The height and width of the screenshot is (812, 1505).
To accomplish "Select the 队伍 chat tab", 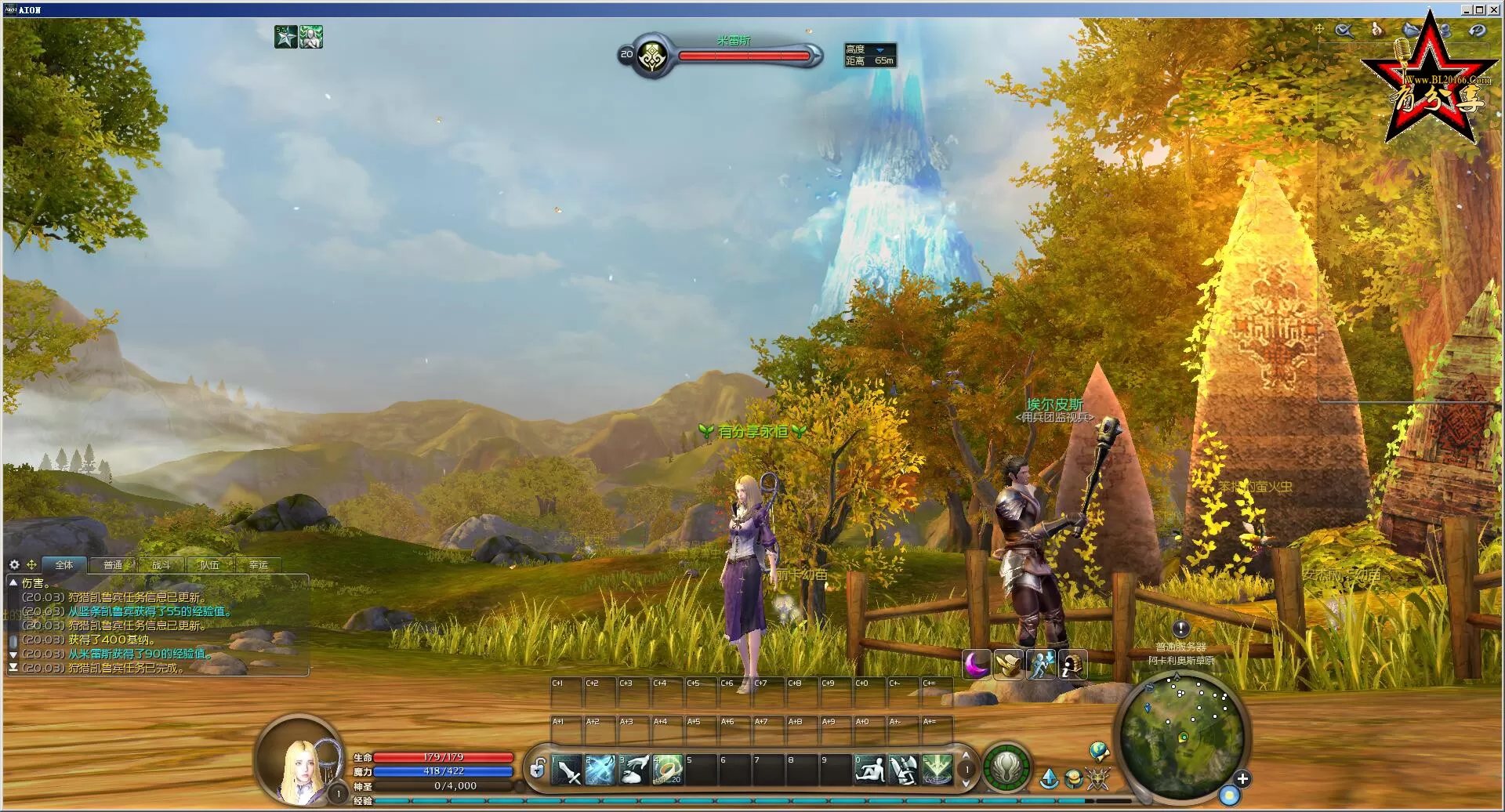I will 209,564.
